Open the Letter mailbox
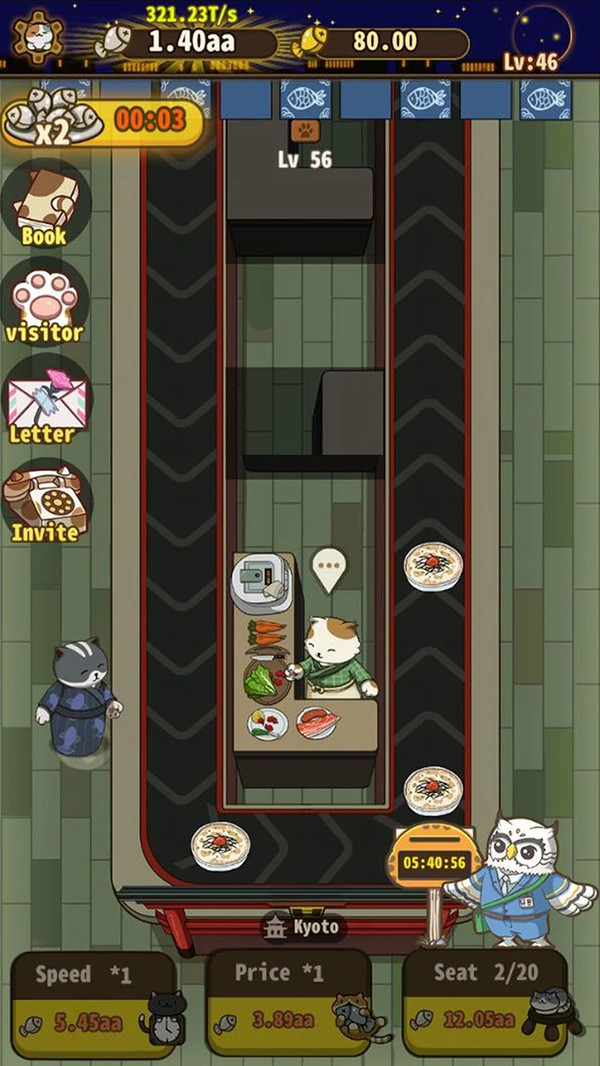 [x=44, y=404]
